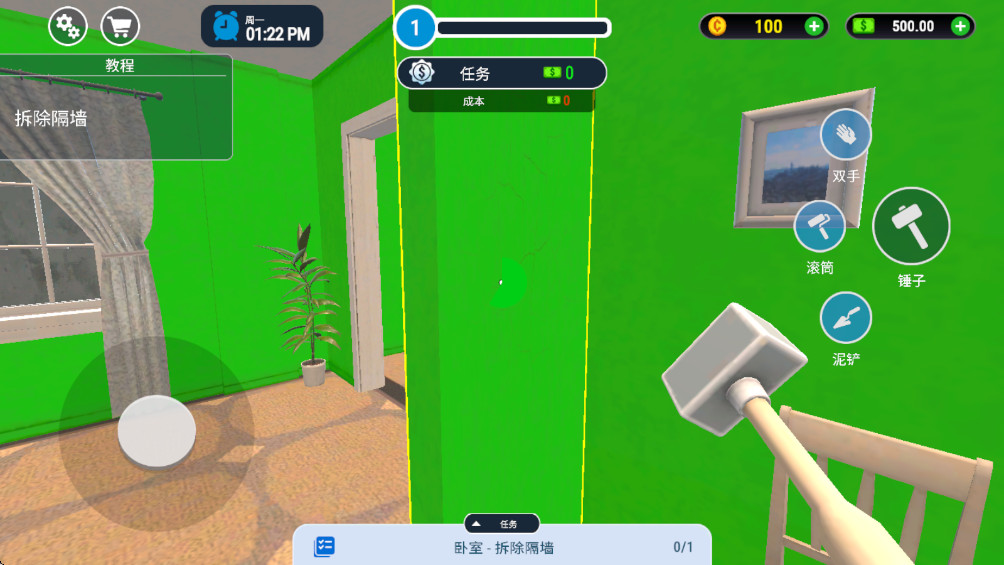Select the paint roller (滚筒) tool
Image resolution: width=1004 pixels, height=565 pixels.
coord(820,226)
